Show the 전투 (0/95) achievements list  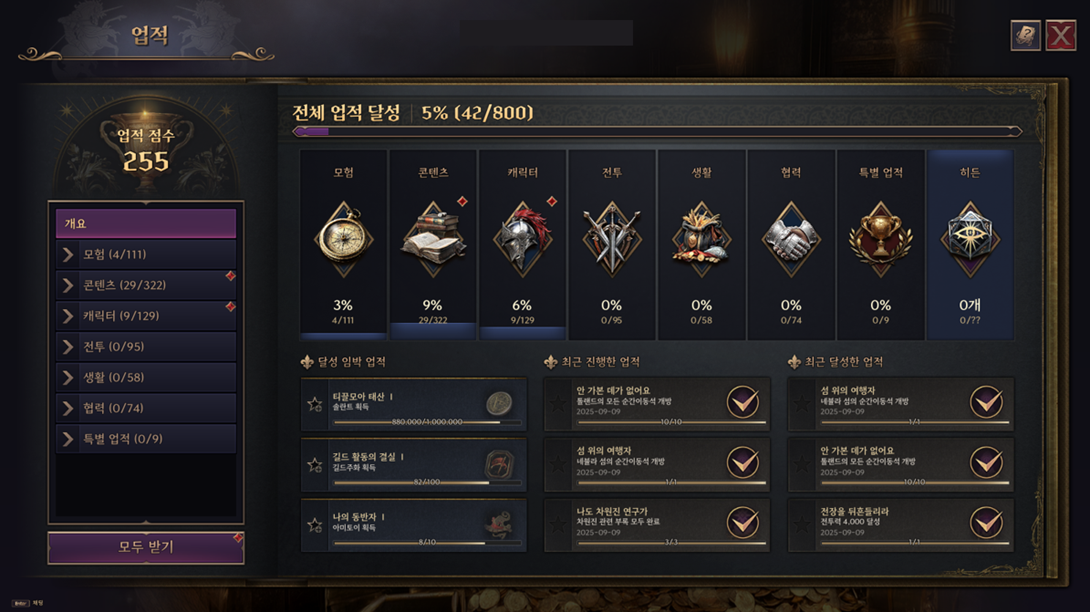click(x=146, y=347)
